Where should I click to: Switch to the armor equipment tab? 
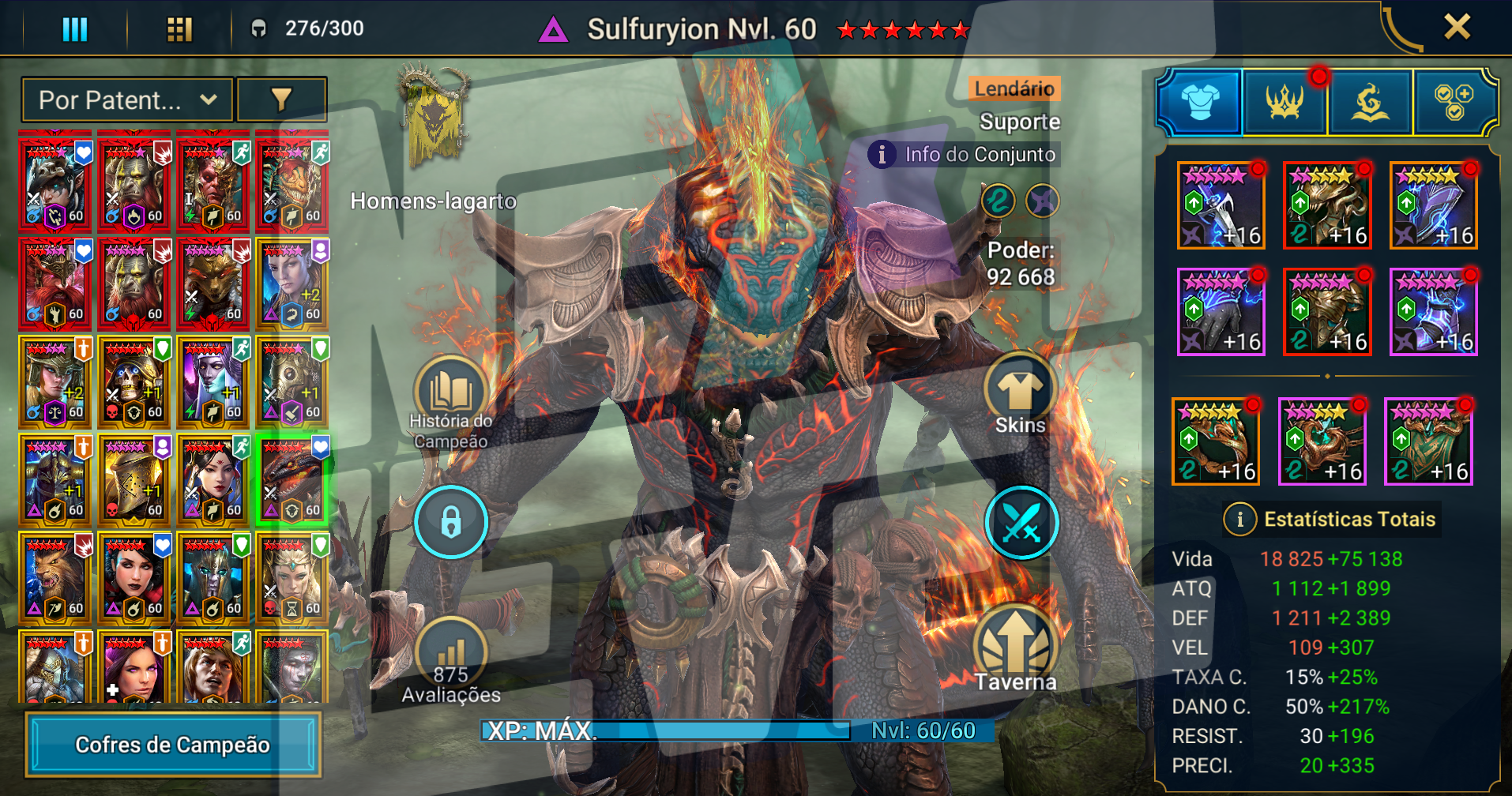coord(1199,102)
